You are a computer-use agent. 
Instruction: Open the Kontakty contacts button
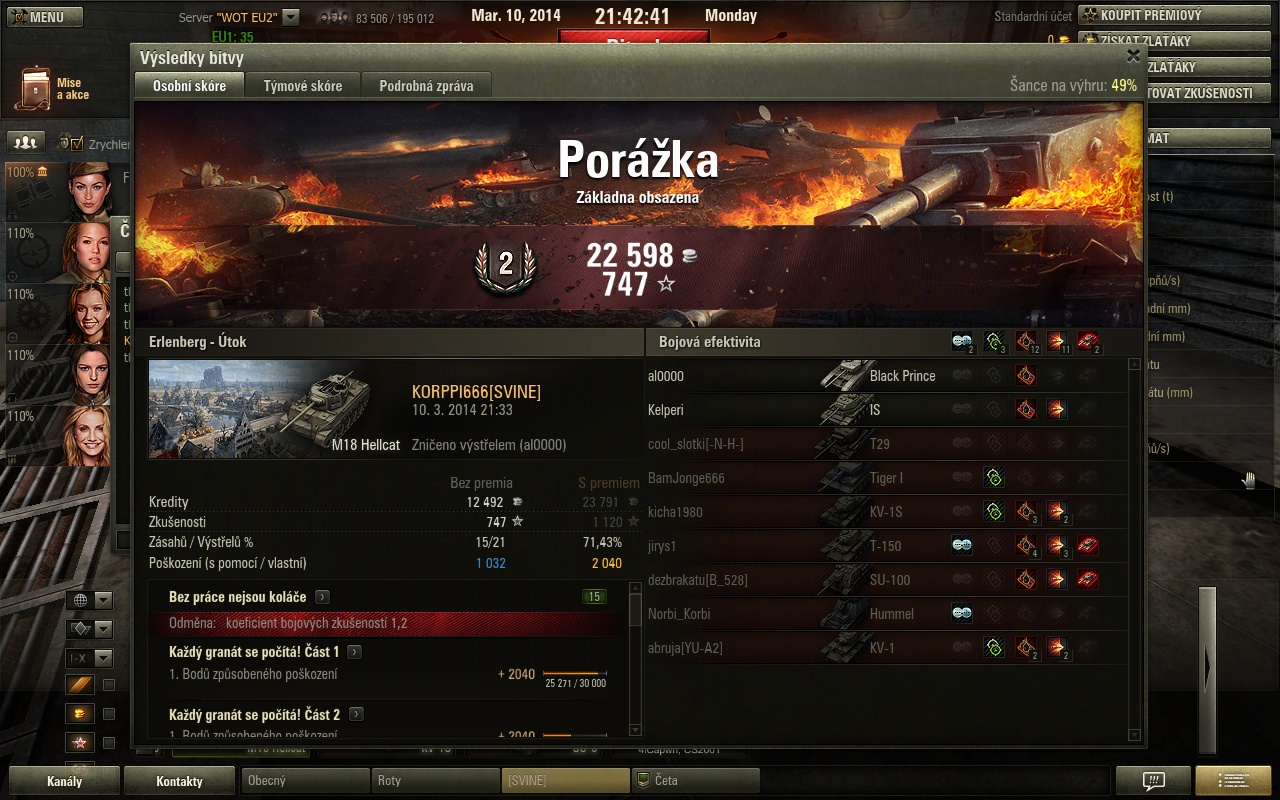179,781
